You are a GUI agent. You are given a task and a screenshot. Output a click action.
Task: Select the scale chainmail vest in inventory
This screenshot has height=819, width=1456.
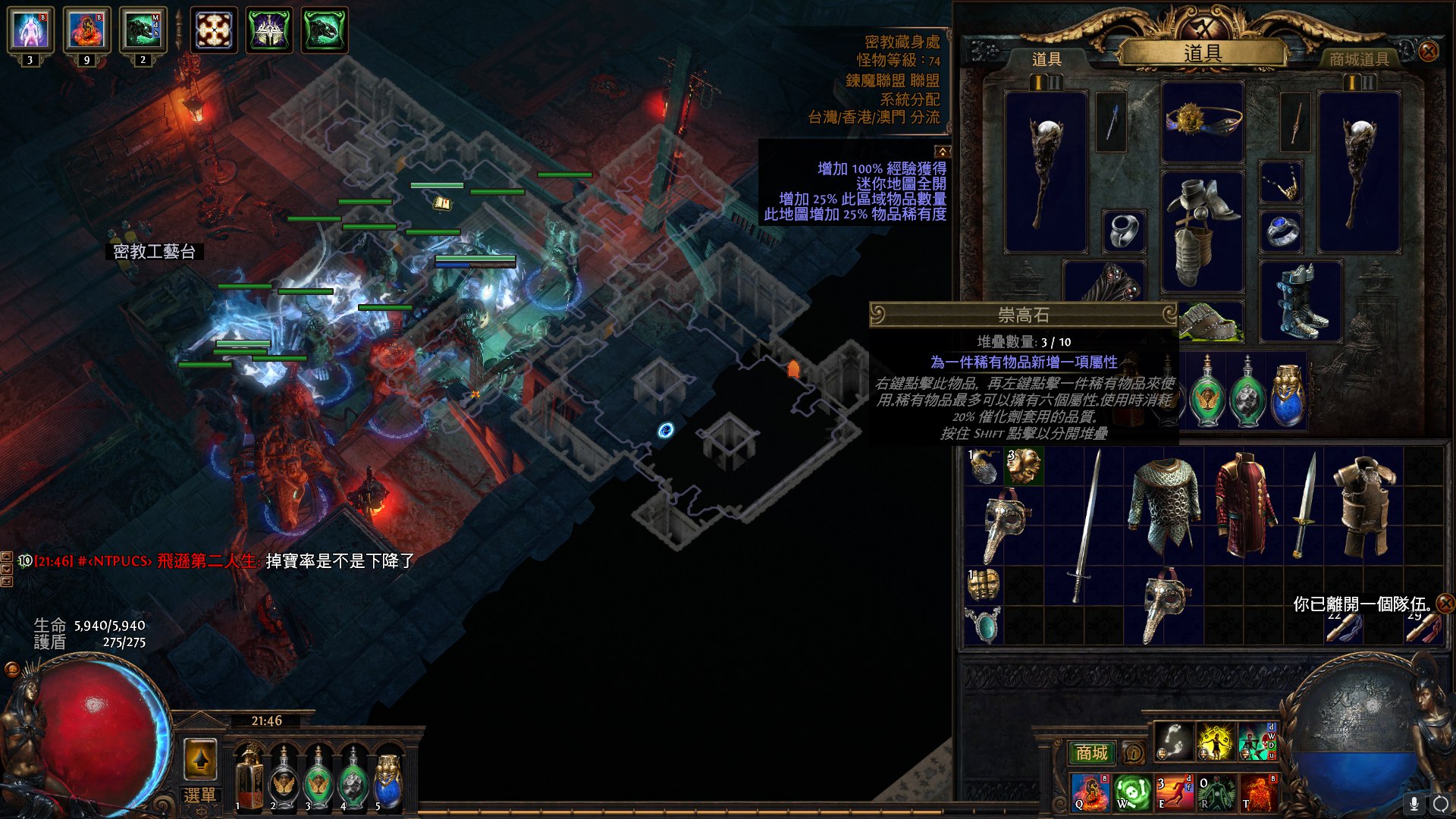1164,504
